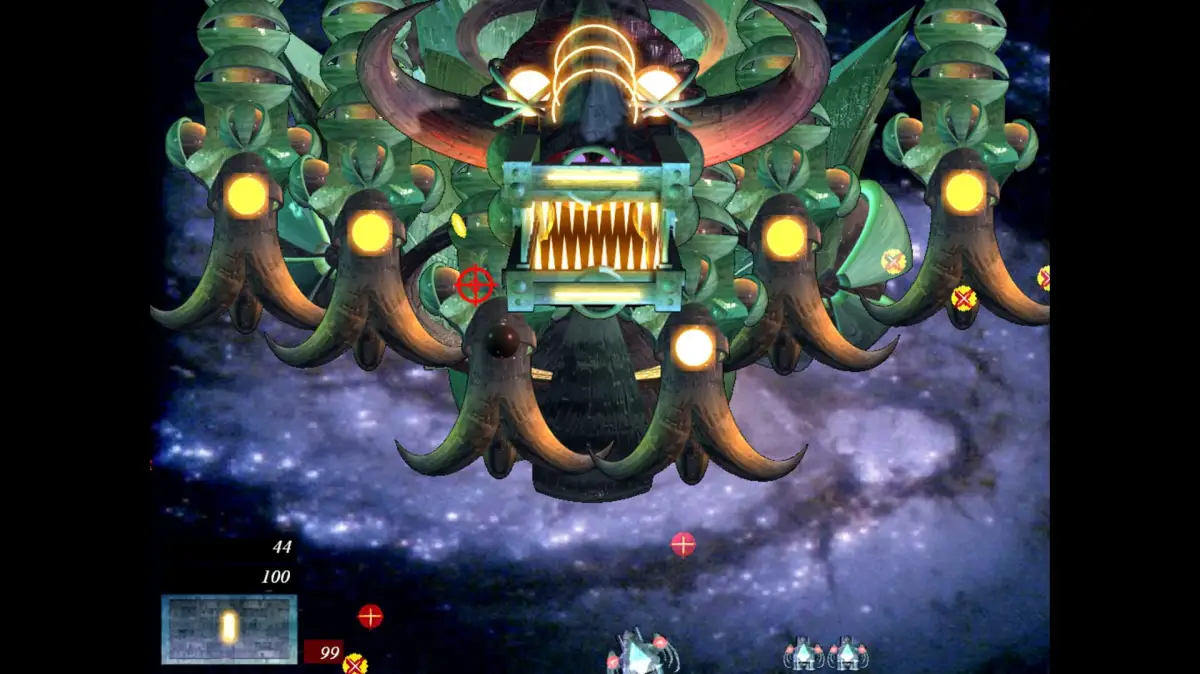Click the current weapon panel with glowing bullet
The image size is (1200, 674).
click(x=229, y=629)
